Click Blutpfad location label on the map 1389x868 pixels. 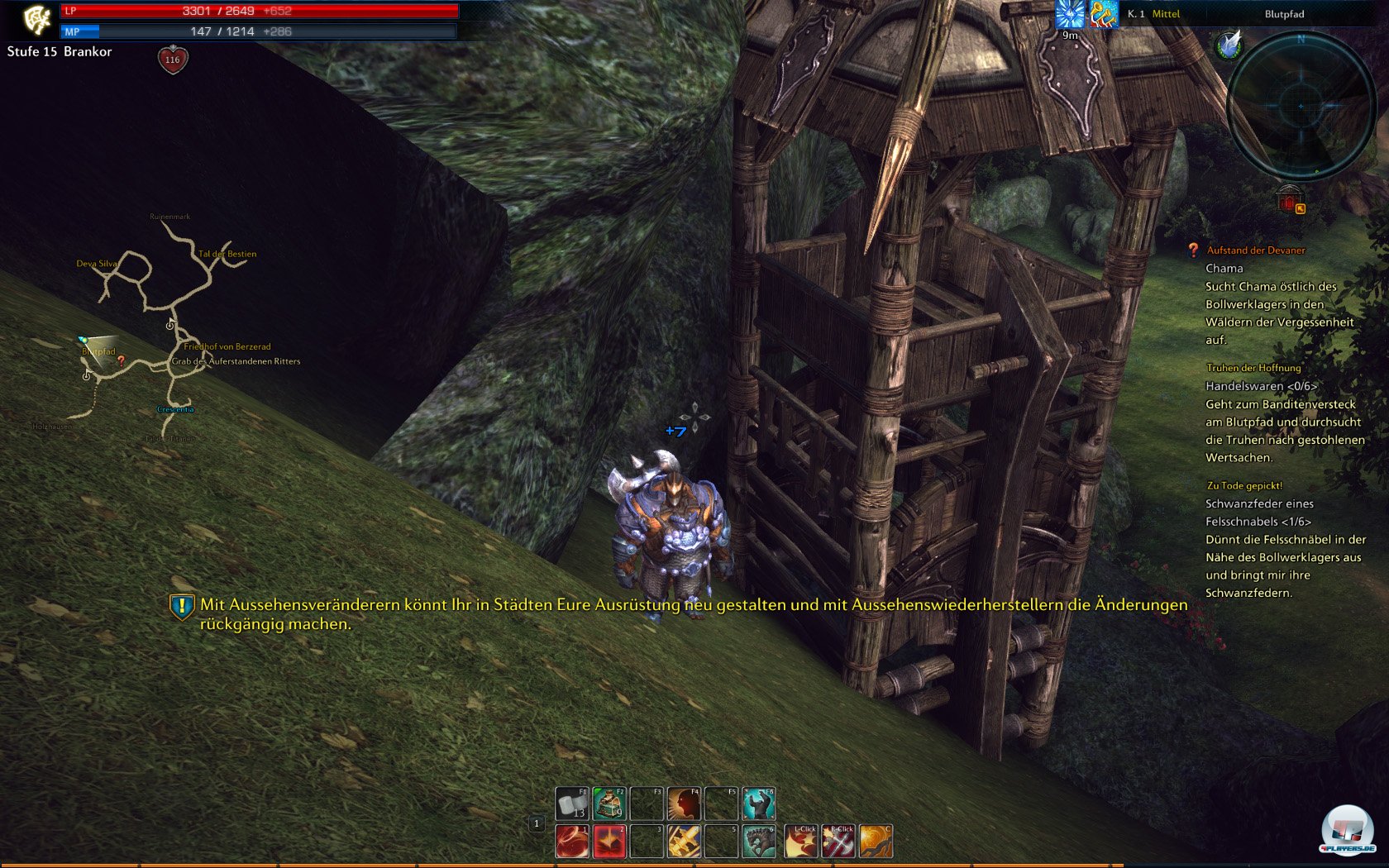coord(98,351)
